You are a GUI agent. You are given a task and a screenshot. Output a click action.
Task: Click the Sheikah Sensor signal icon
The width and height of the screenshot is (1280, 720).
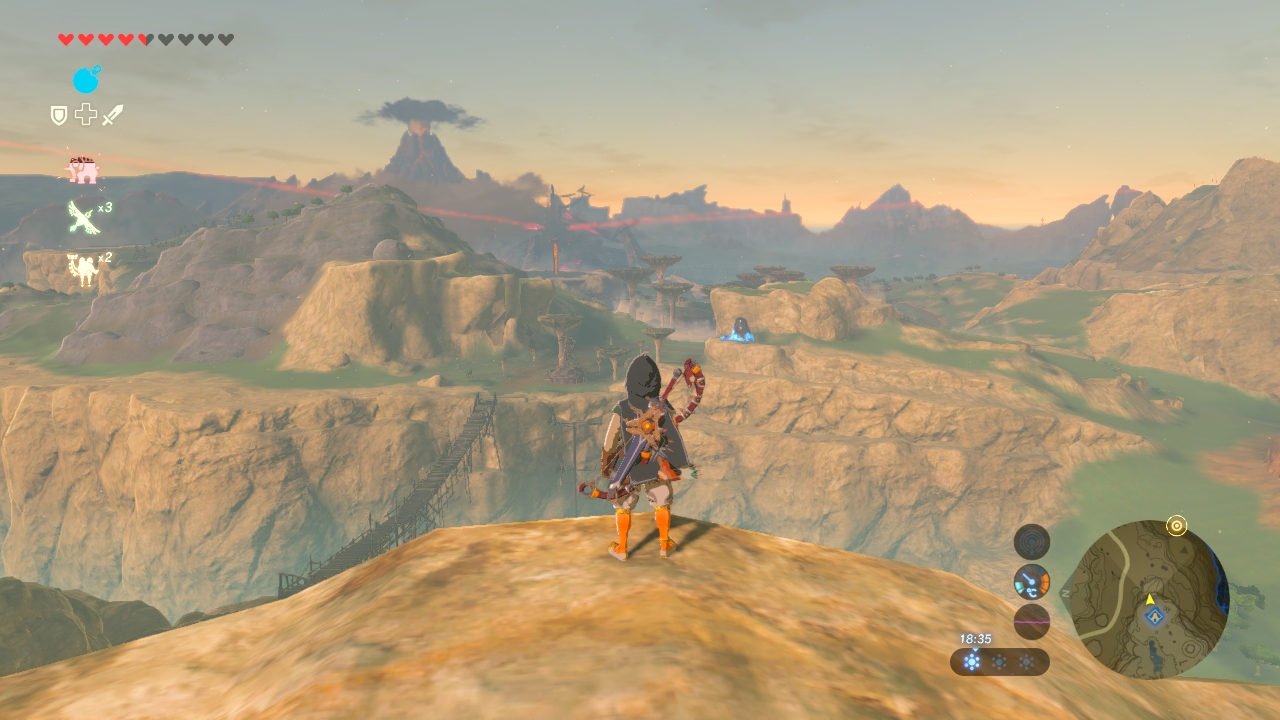pos(1032,542)
